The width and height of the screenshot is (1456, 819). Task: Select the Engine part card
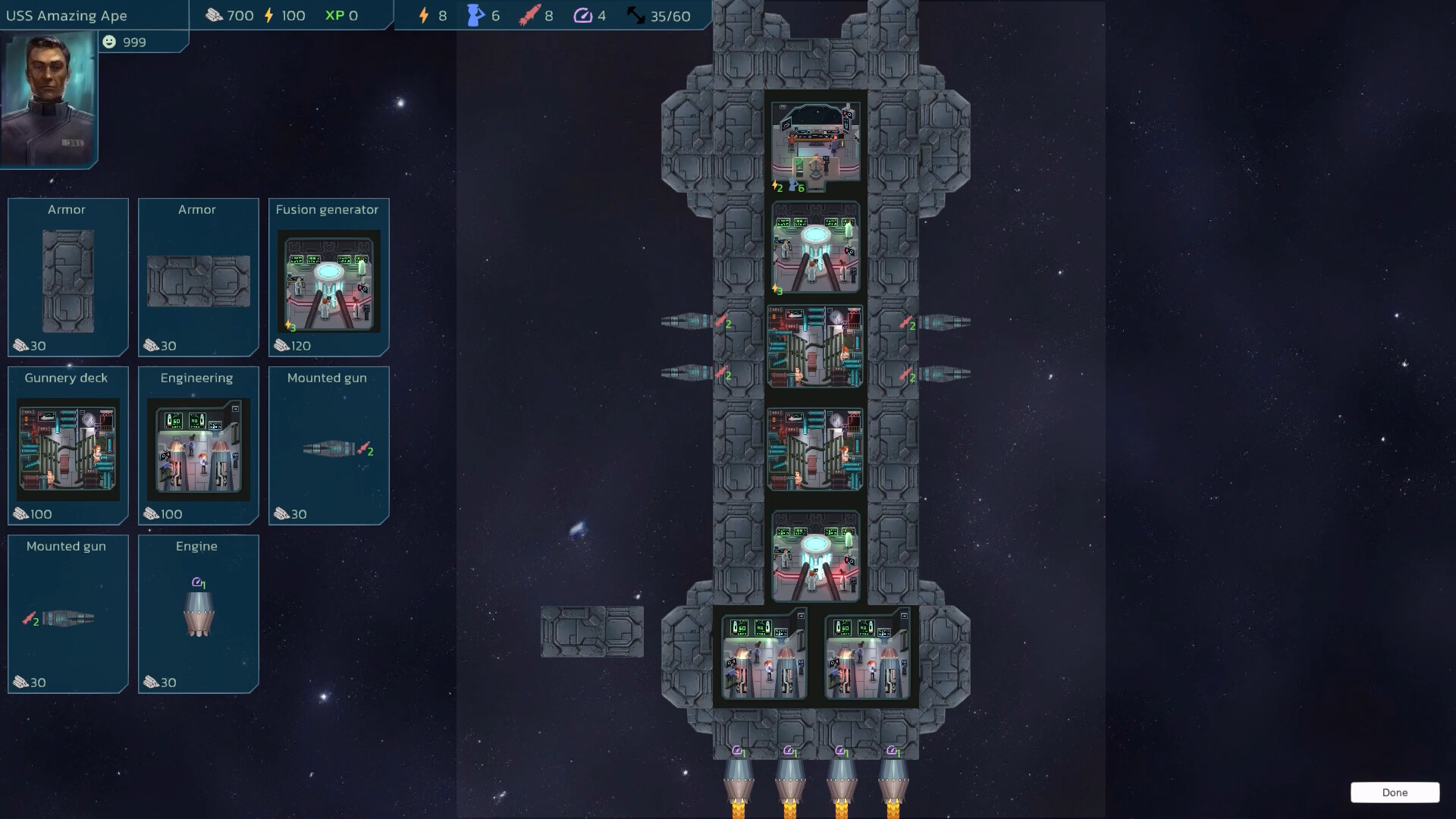tap(198, 614)
